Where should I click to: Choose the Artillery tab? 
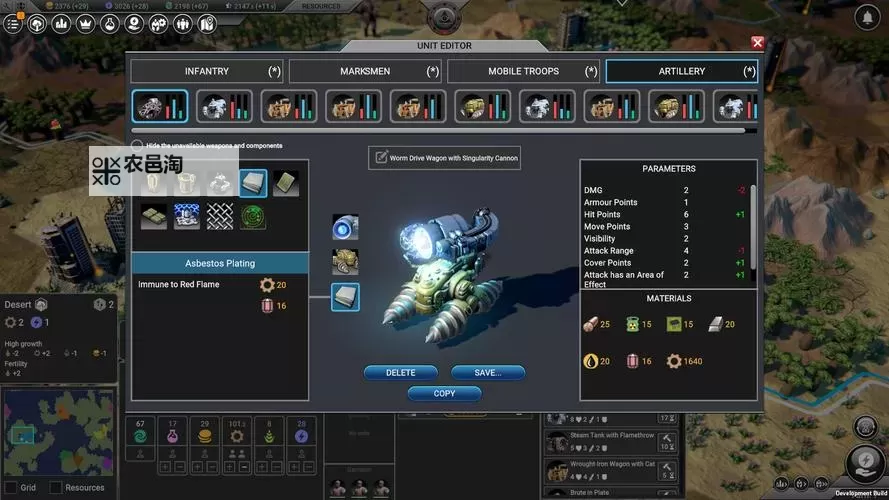pos(681,71)
